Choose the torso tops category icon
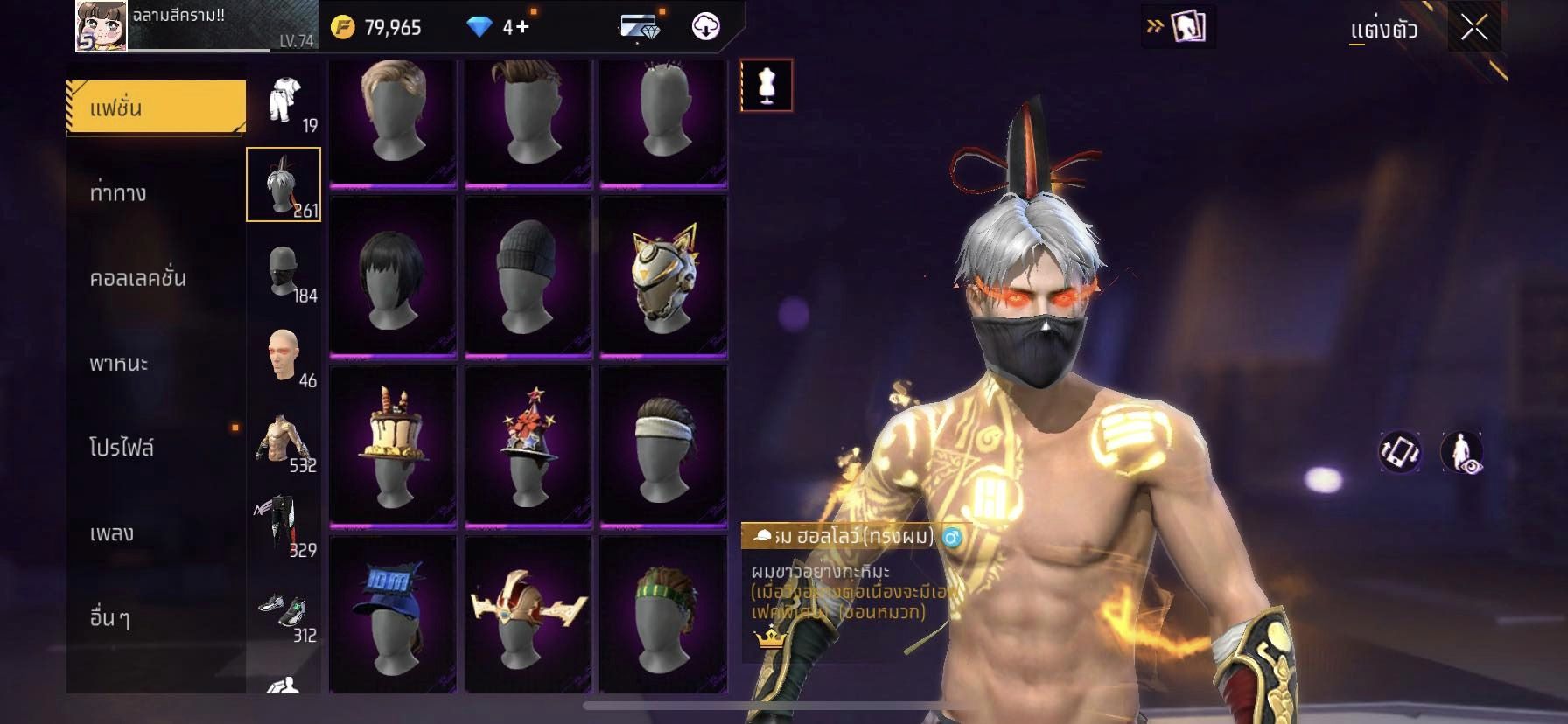This screenshot has width=1568, height=724. coord(284,441)
